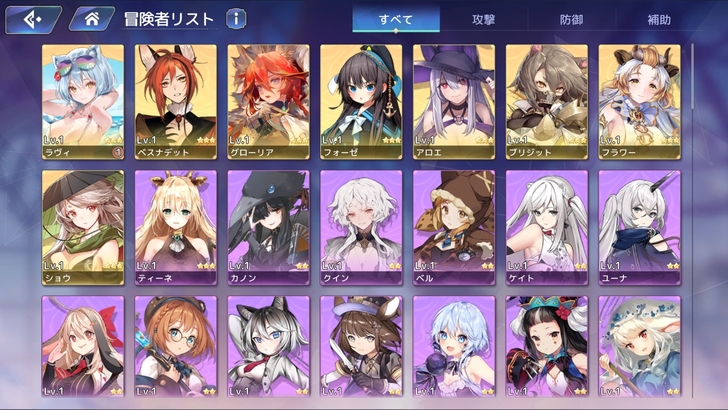Go back with the arrow button

point(31,19)
